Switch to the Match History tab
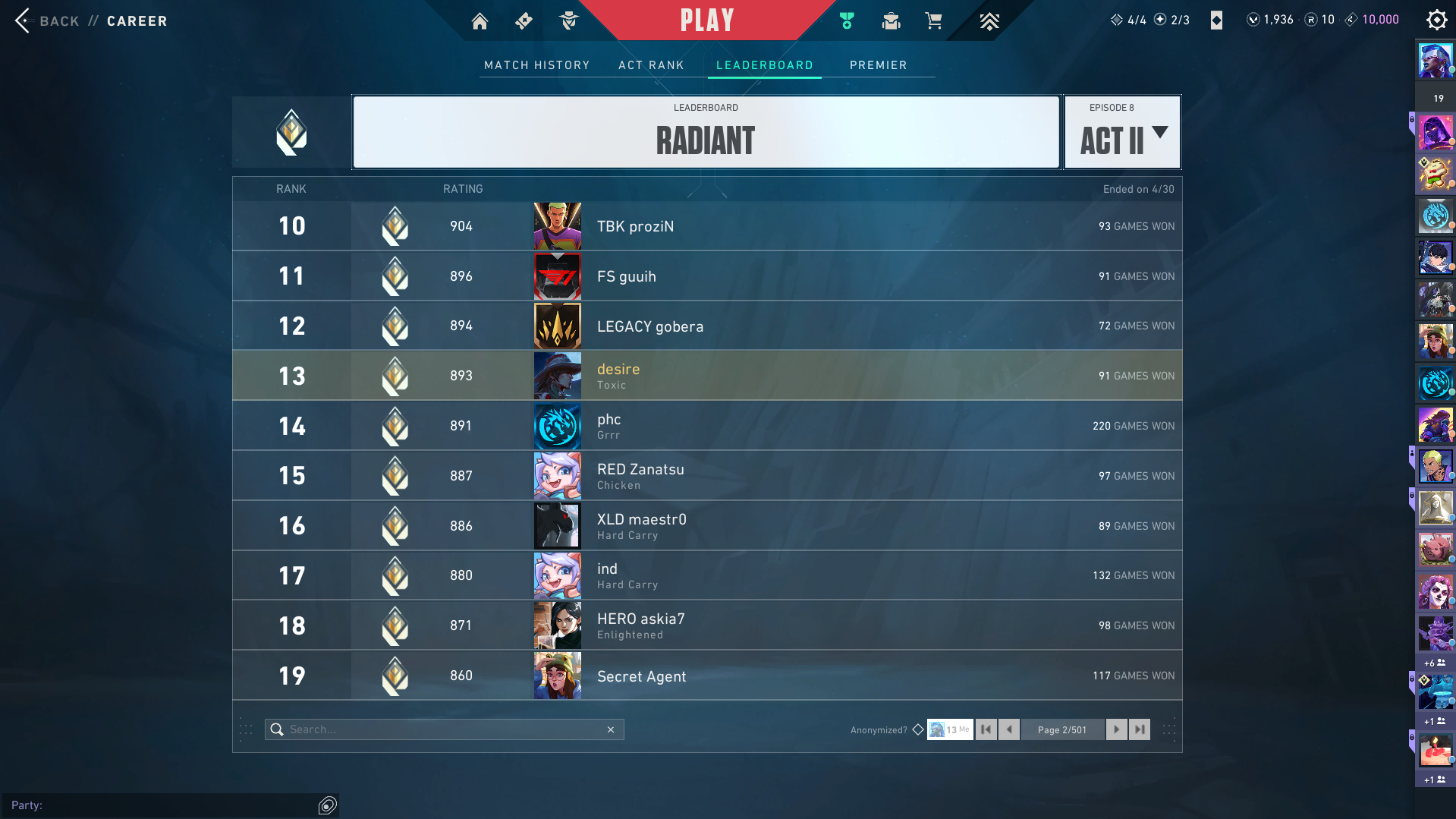Viewport: 1456px width, 819px height. (536, 65)
